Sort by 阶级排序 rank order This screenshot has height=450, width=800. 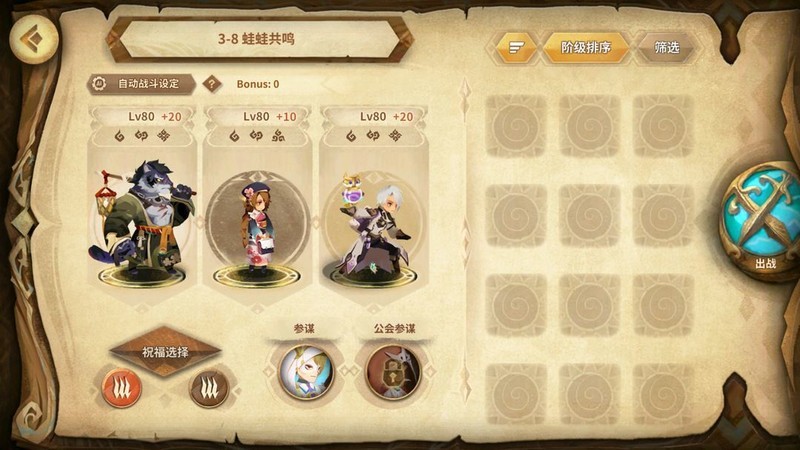[586, 47]
